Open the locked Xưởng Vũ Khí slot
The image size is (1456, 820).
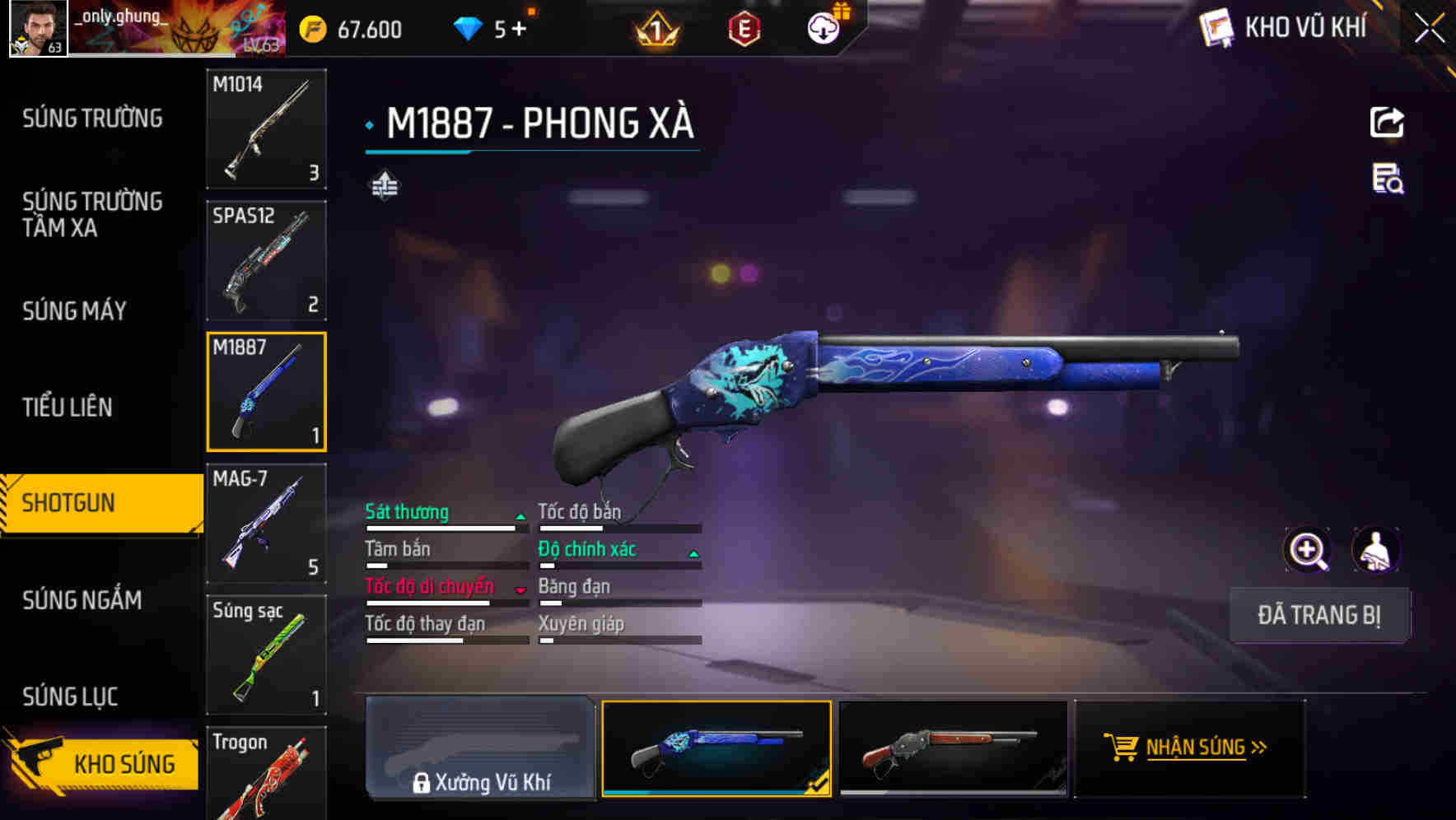point(480,748)
